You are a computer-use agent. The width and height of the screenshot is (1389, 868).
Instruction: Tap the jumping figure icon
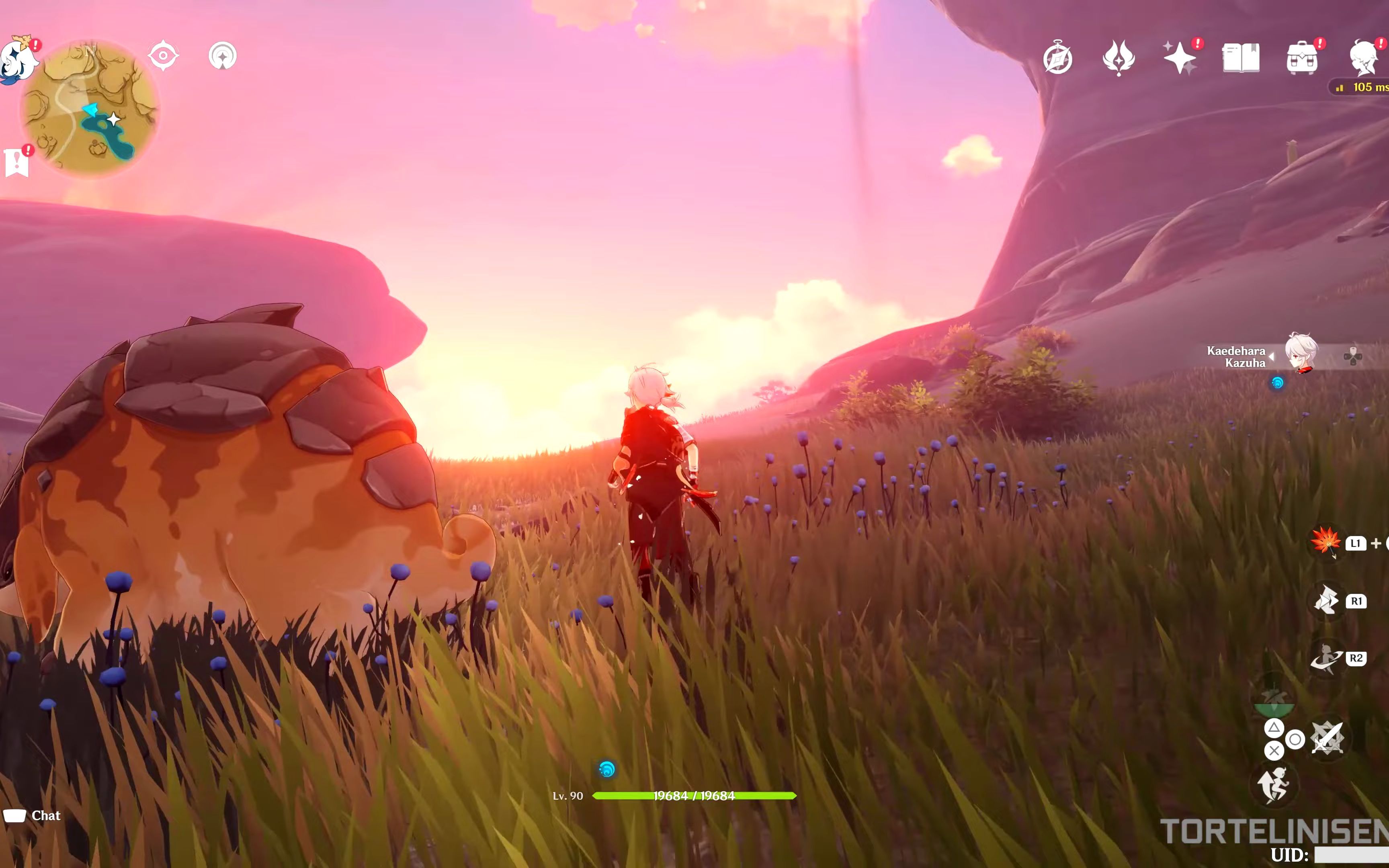pyautogui.click(x=1273, y=785)
